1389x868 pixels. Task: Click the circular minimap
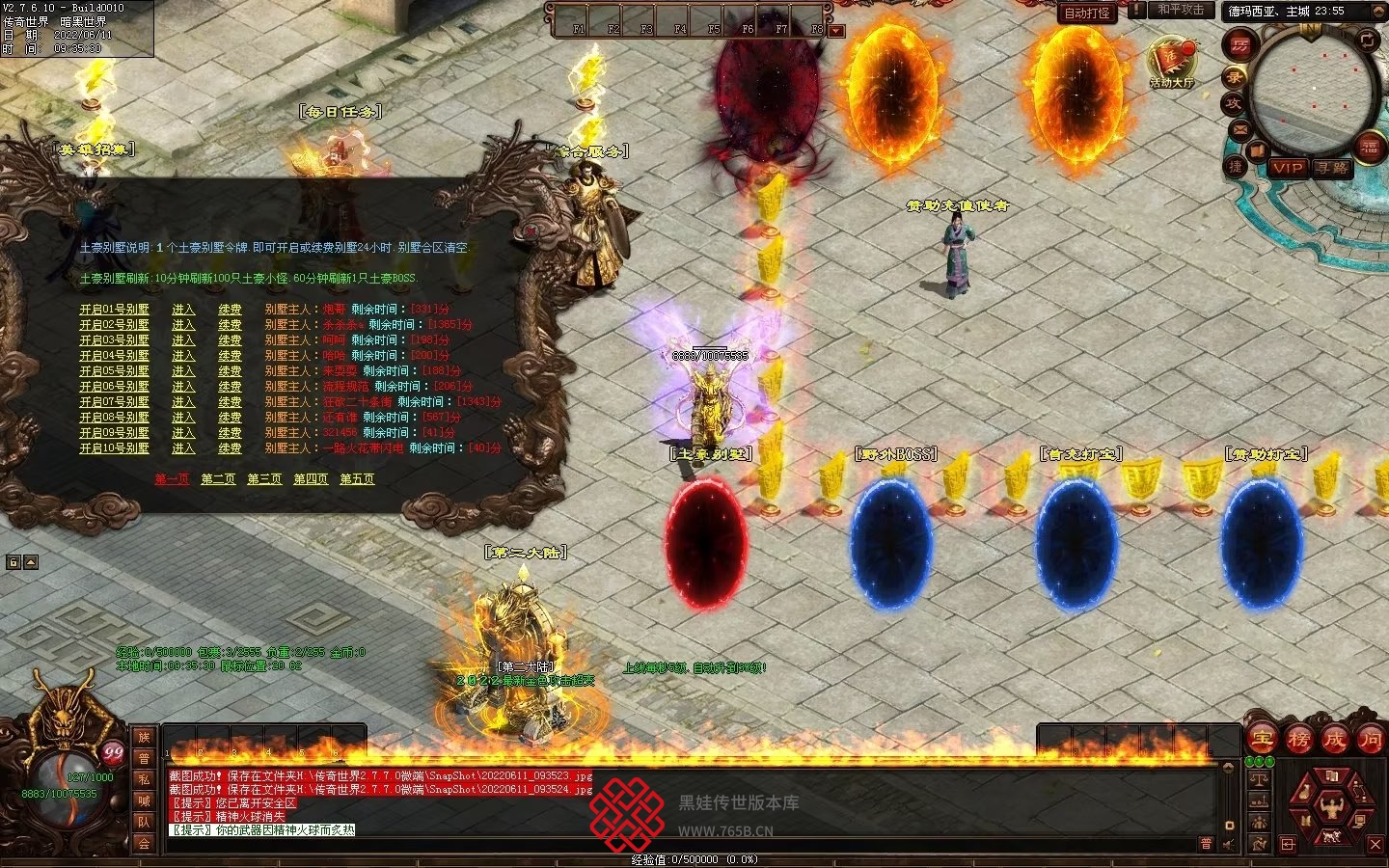click(x=1311, y=95)
